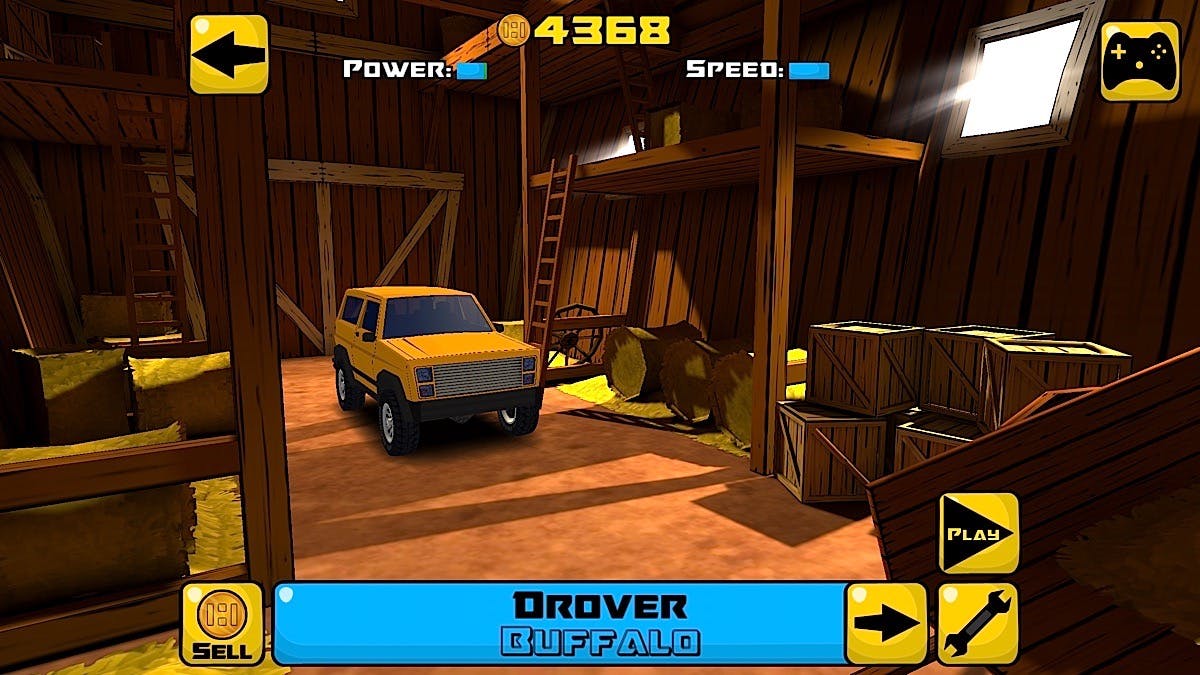Viewport: 1200px width, 675px height.
Task: Open the wrench upgrade menu
Action: point(977,624)
